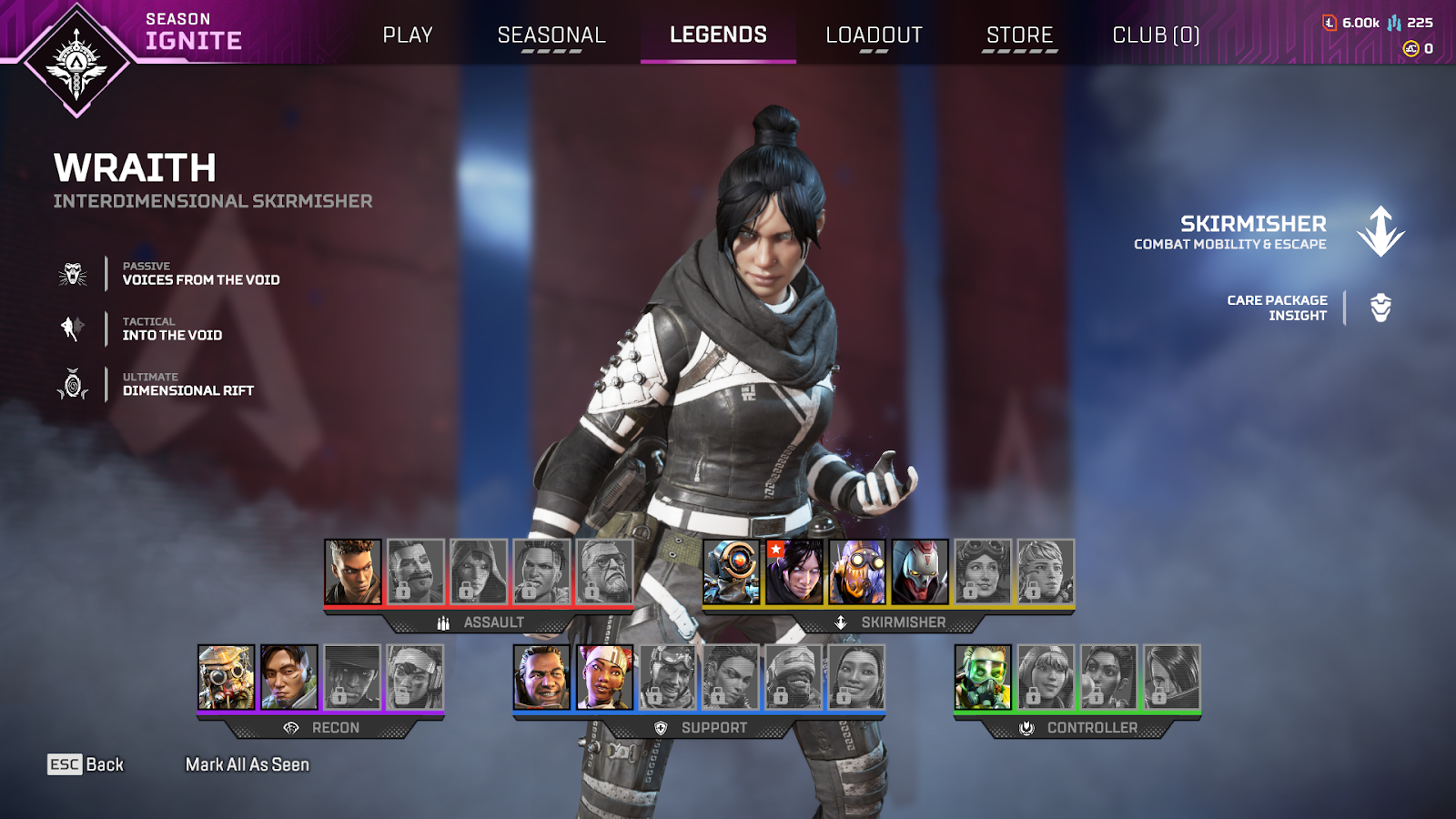Select the Revenant legend portrait
The height and width of the screenshot is (819, 1456).
920,571
